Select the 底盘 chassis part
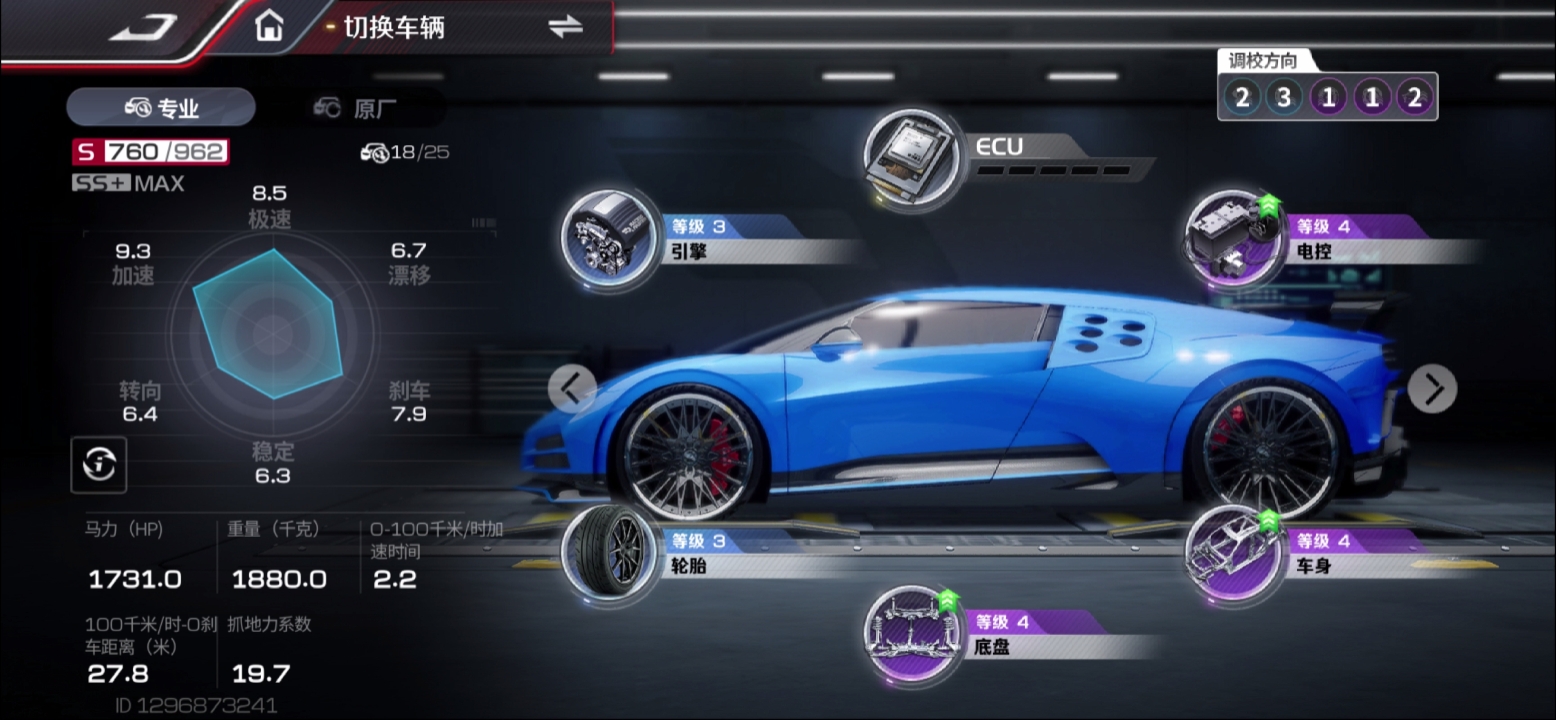 click(x=909, y=633)
